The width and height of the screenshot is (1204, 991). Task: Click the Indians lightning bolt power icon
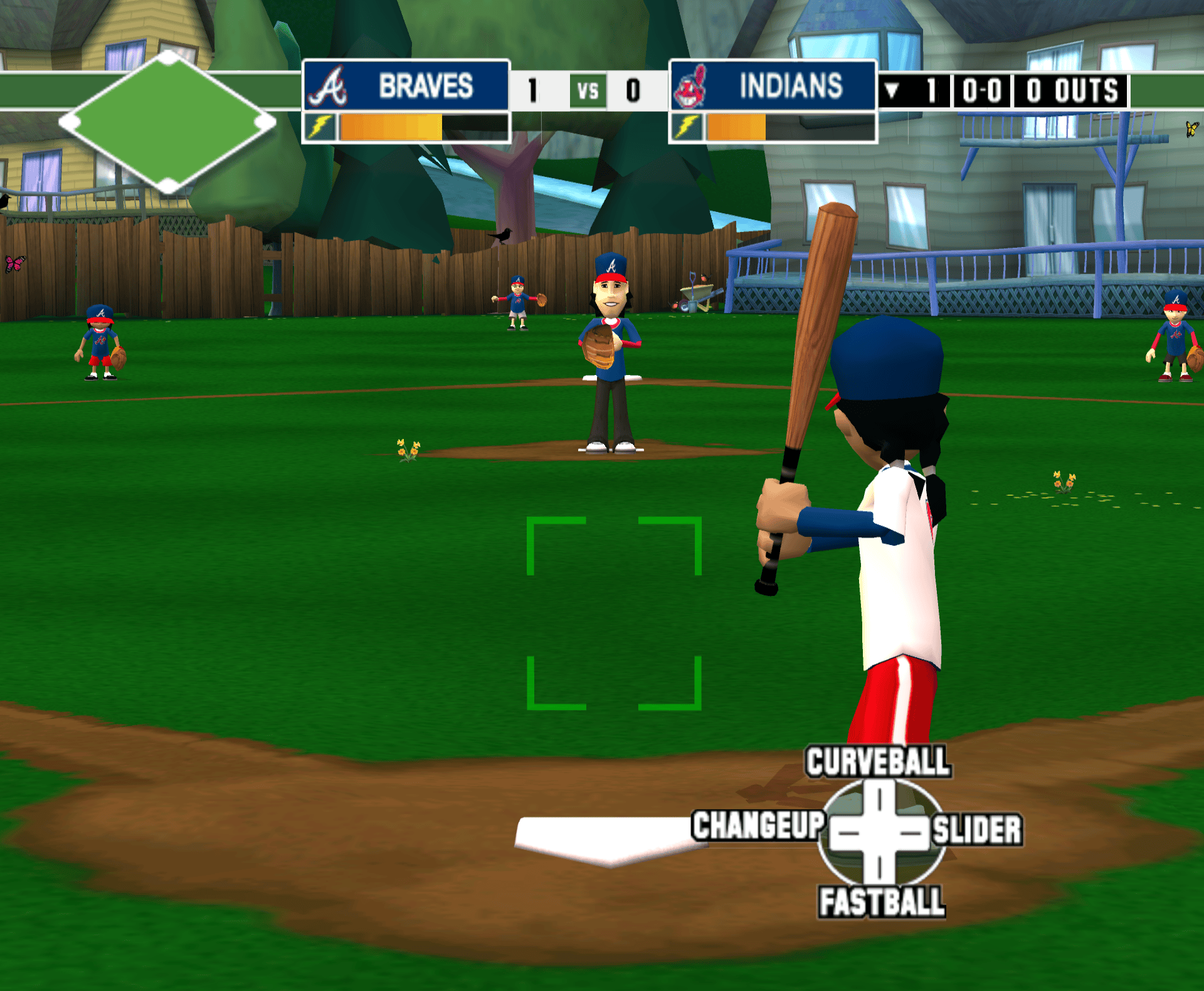click(x=687, y=127)
